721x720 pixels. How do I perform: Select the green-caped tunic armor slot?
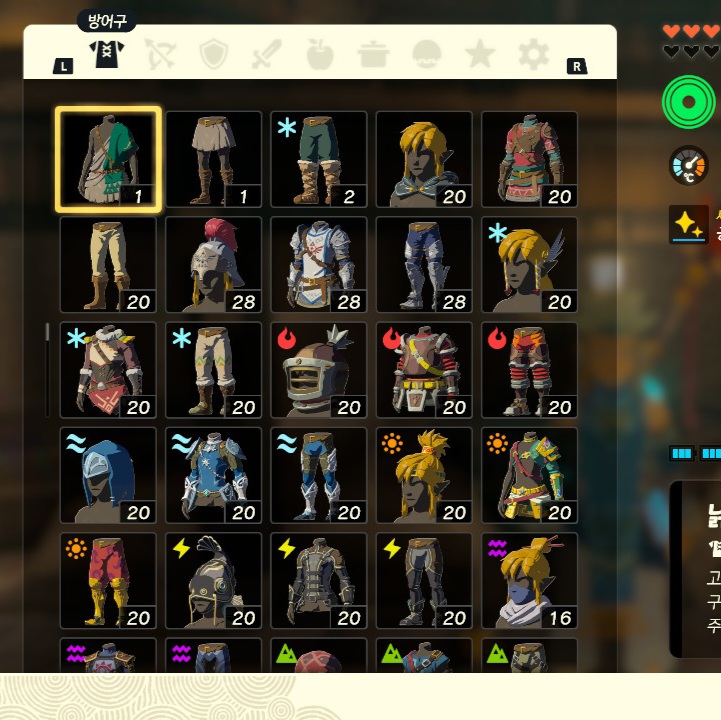coord(108,159)
